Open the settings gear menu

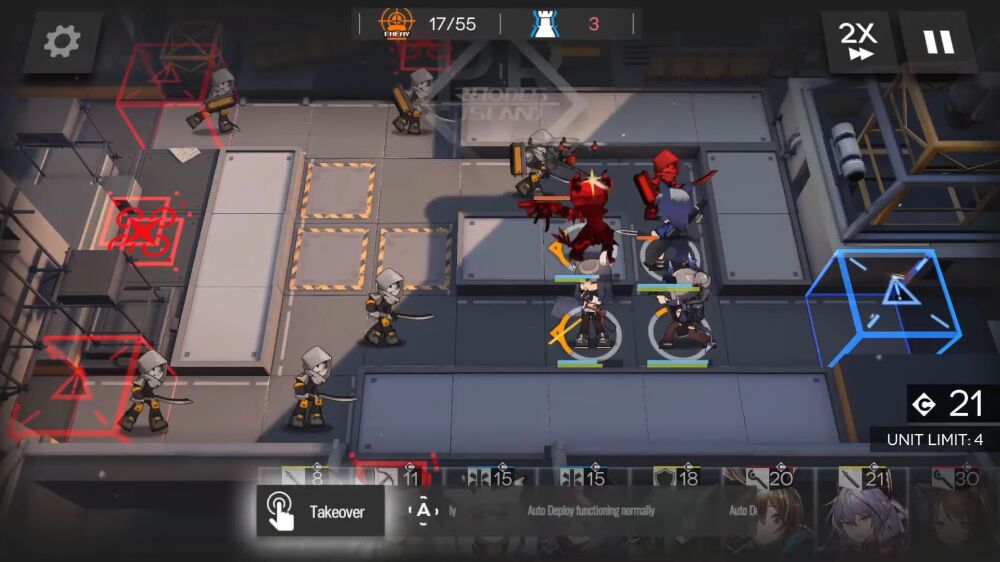pyautogui.click(x=62, y=42)
